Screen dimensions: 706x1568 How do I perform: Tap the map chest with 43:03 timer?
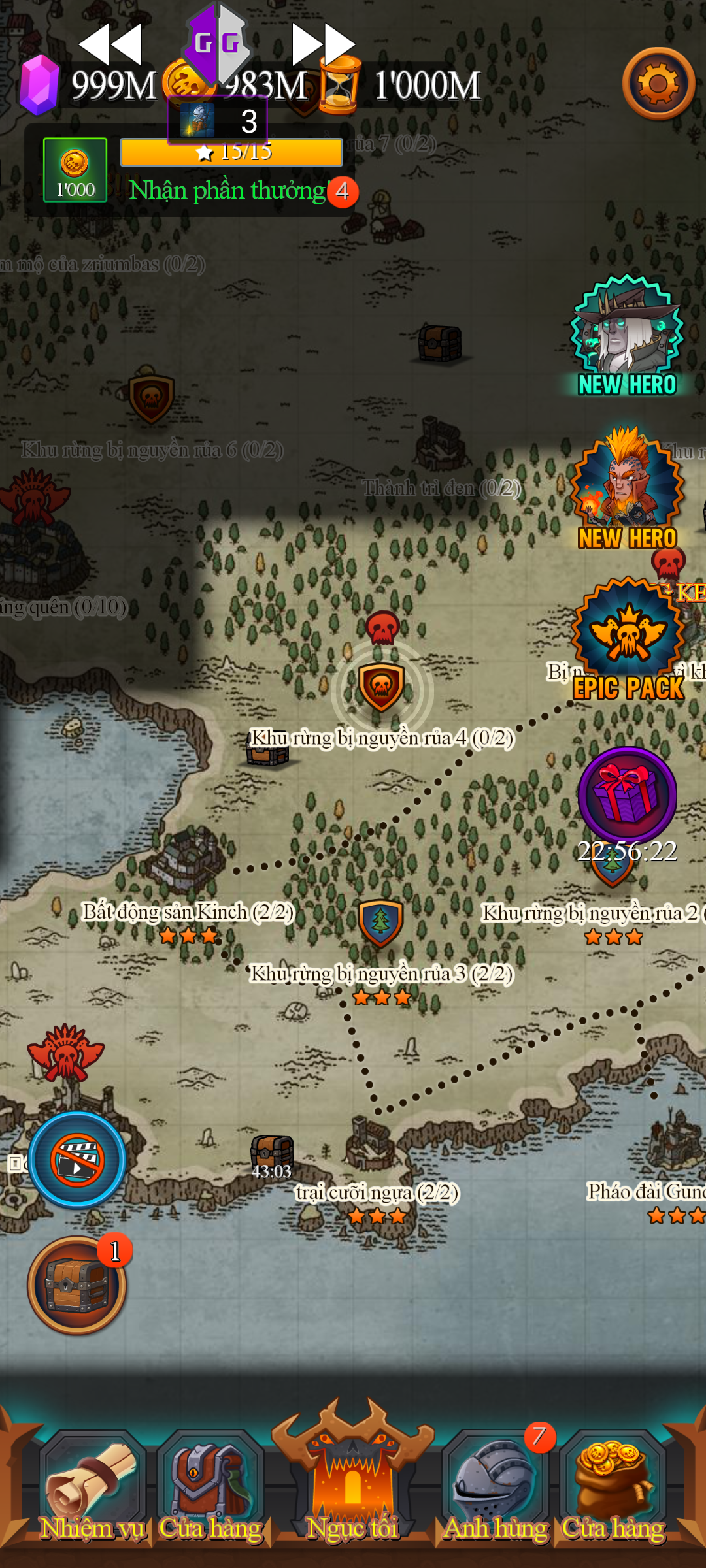pyautogui.click(x=272, y=1154)
